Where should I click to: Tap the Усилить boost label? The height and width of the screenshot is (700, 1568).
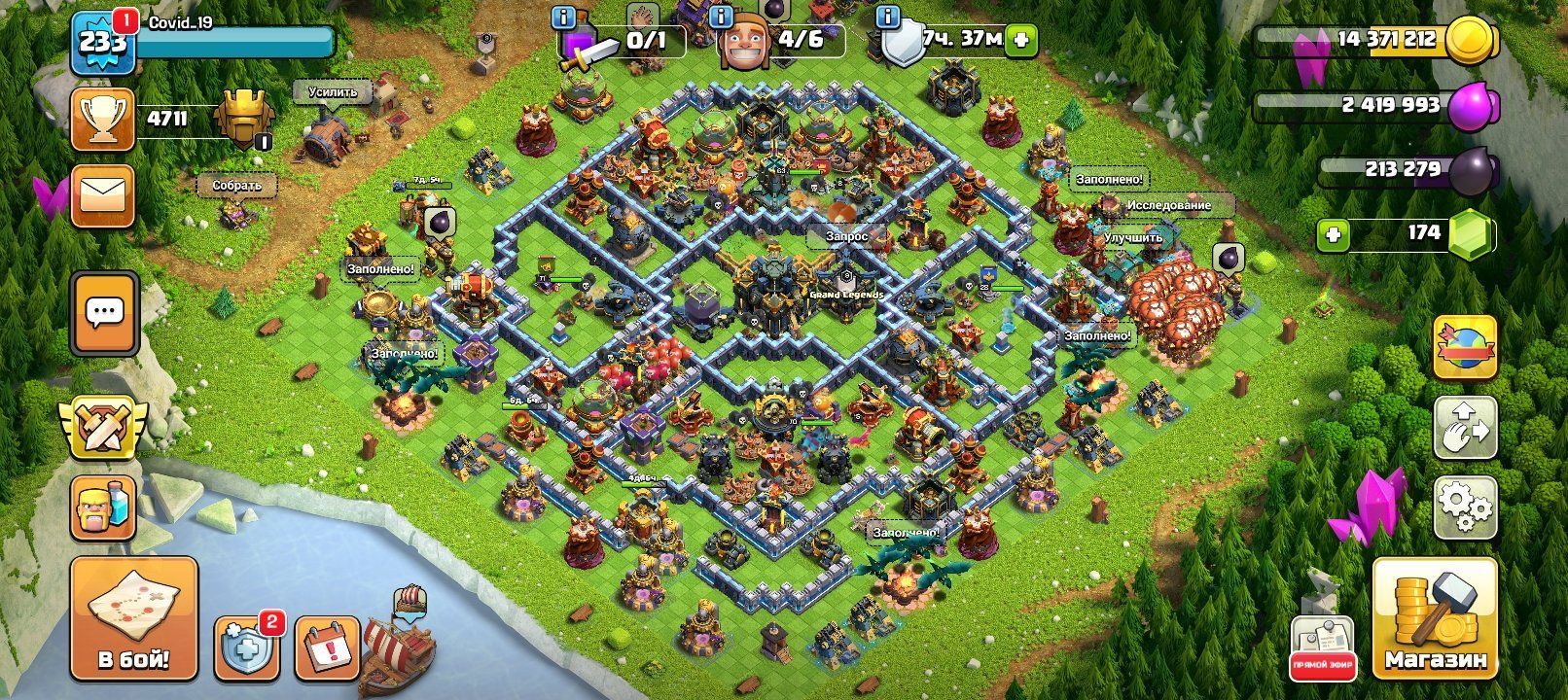333,92
